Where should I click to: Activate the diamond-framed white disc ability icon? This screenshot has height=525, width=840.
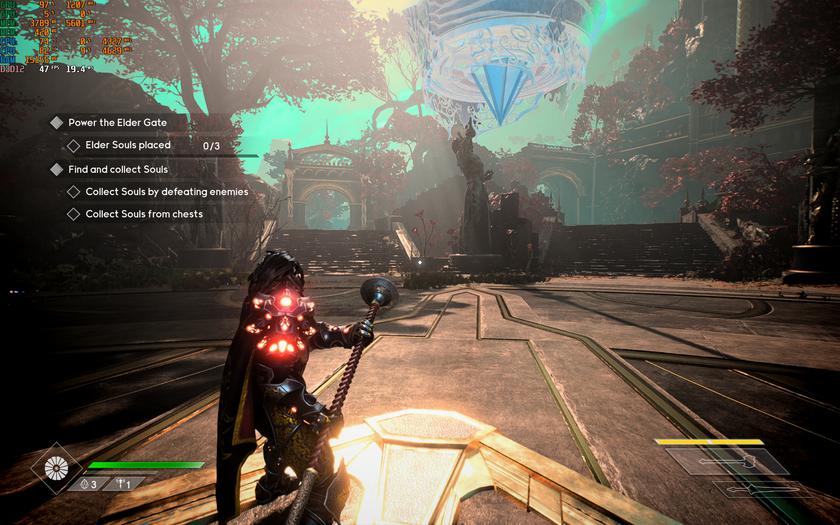56,469
